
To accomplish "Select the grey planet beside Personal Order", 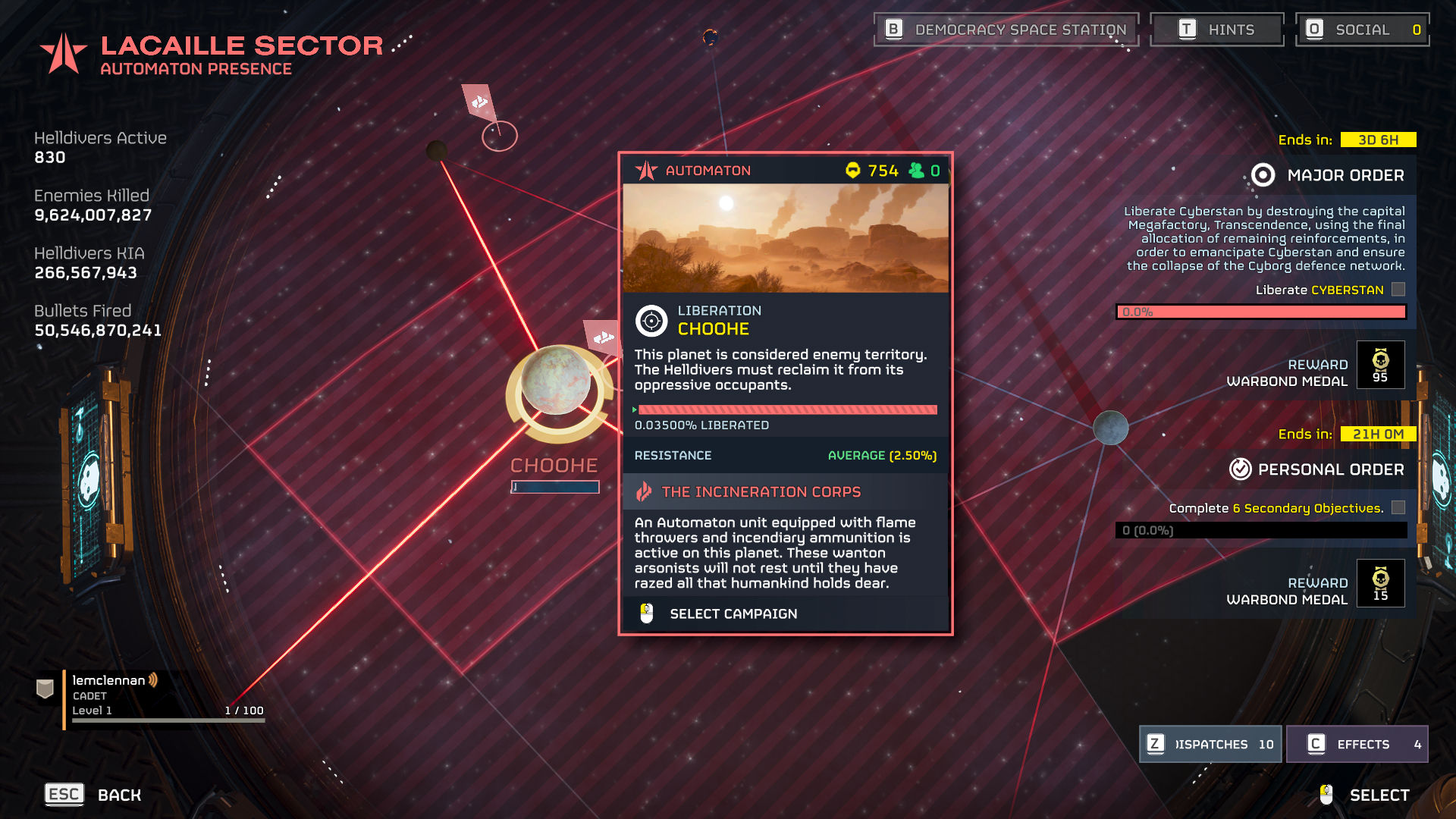I will [1110, 428].
